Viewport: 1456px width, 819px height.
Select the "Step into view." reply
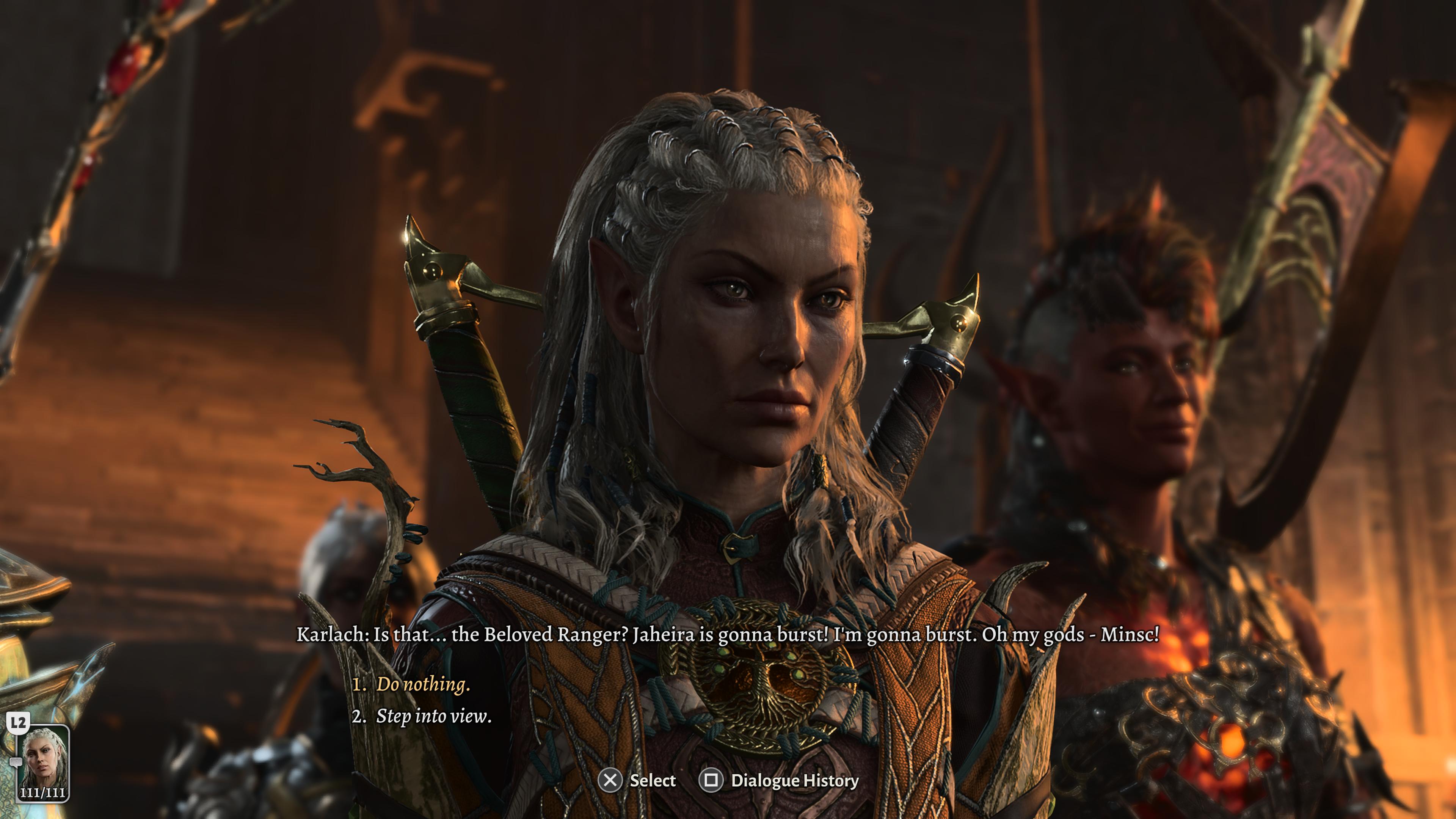click(433, 717)
